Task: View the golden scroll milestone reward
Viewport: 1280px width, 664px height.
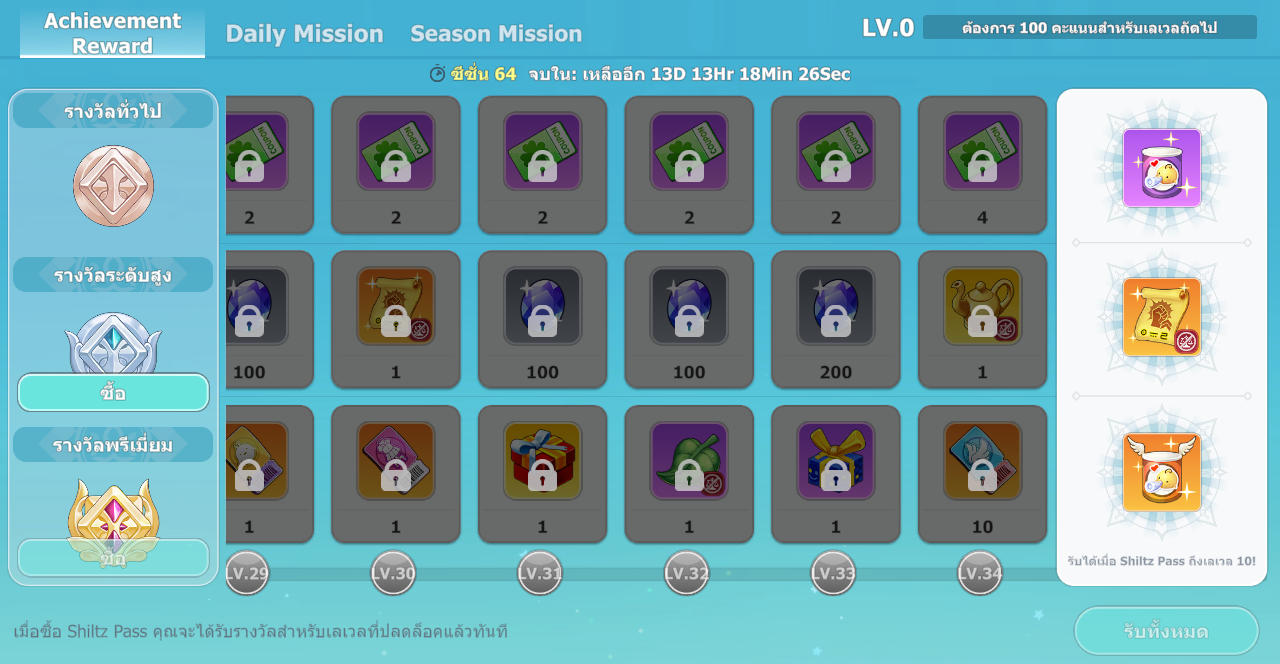Action: coord(1162,317)
